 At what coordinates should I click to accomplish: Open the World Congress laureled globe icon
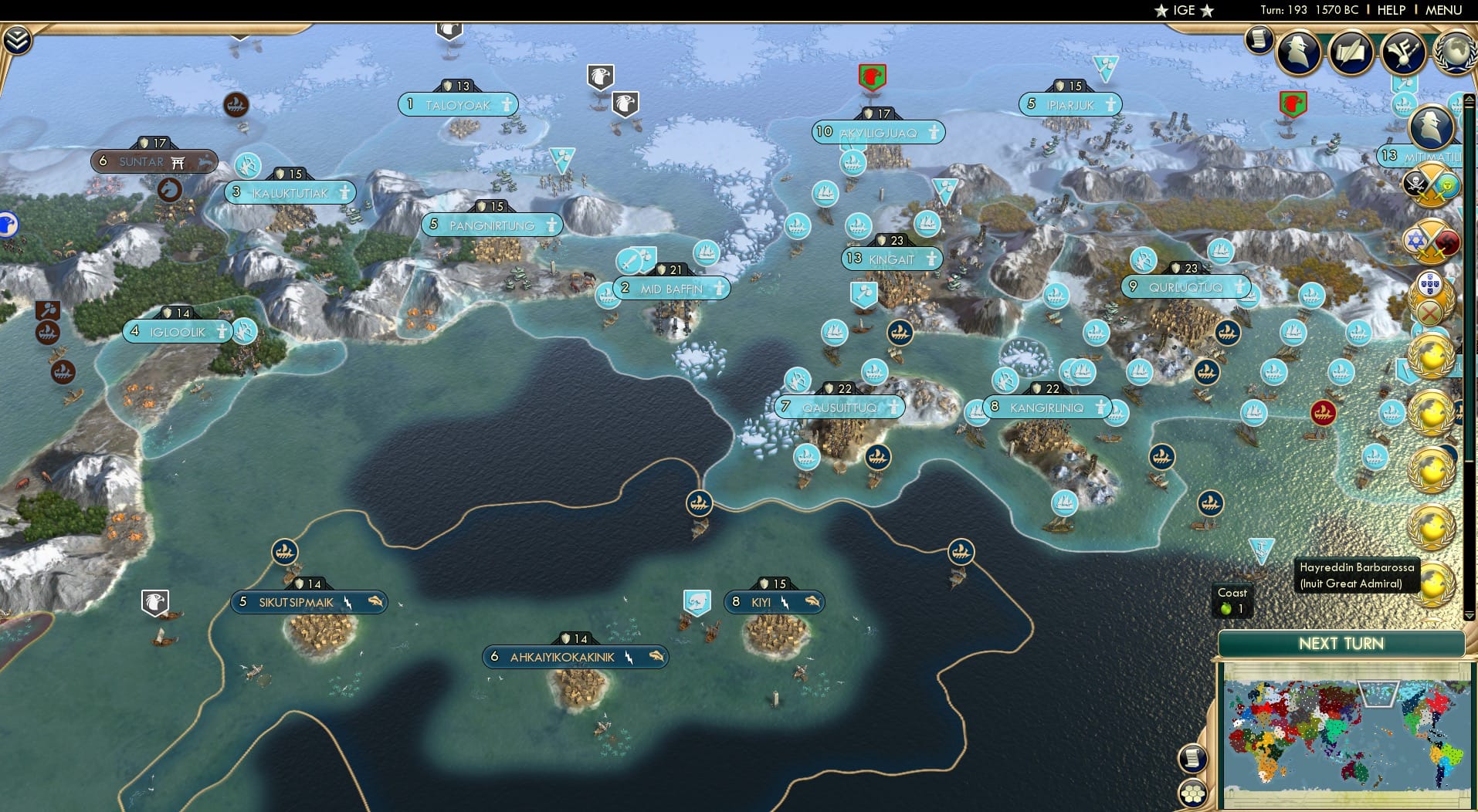[x=1456, y=52]
